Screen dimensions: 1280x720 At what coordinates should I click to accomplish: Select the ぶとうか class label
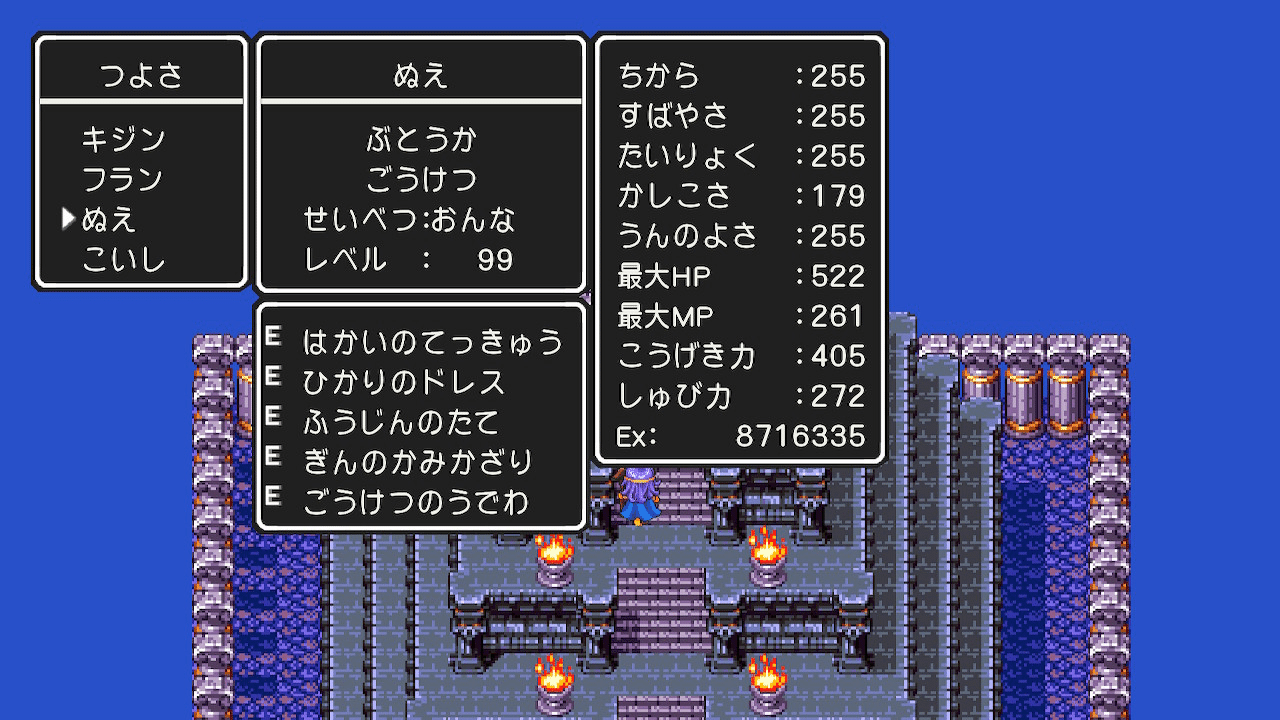pos(419,140)
